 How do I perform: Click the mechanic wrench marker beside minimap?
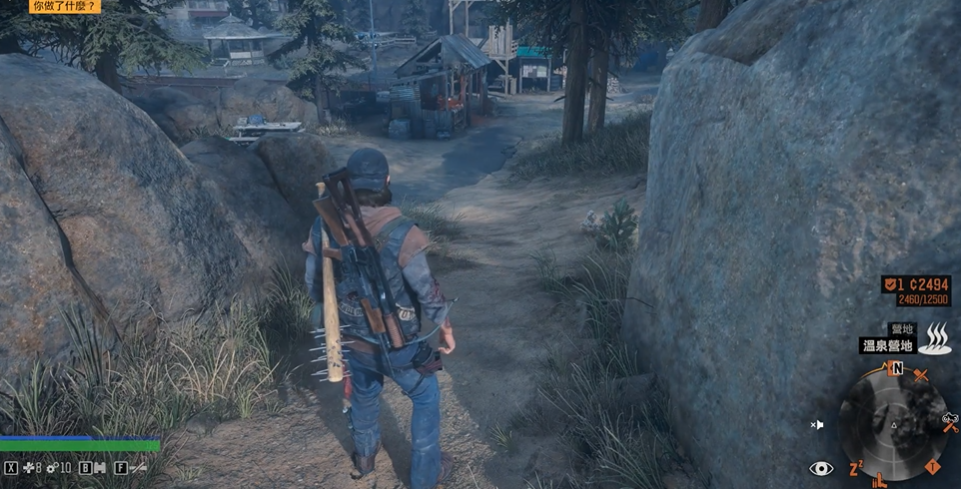(x=950, y=422)
